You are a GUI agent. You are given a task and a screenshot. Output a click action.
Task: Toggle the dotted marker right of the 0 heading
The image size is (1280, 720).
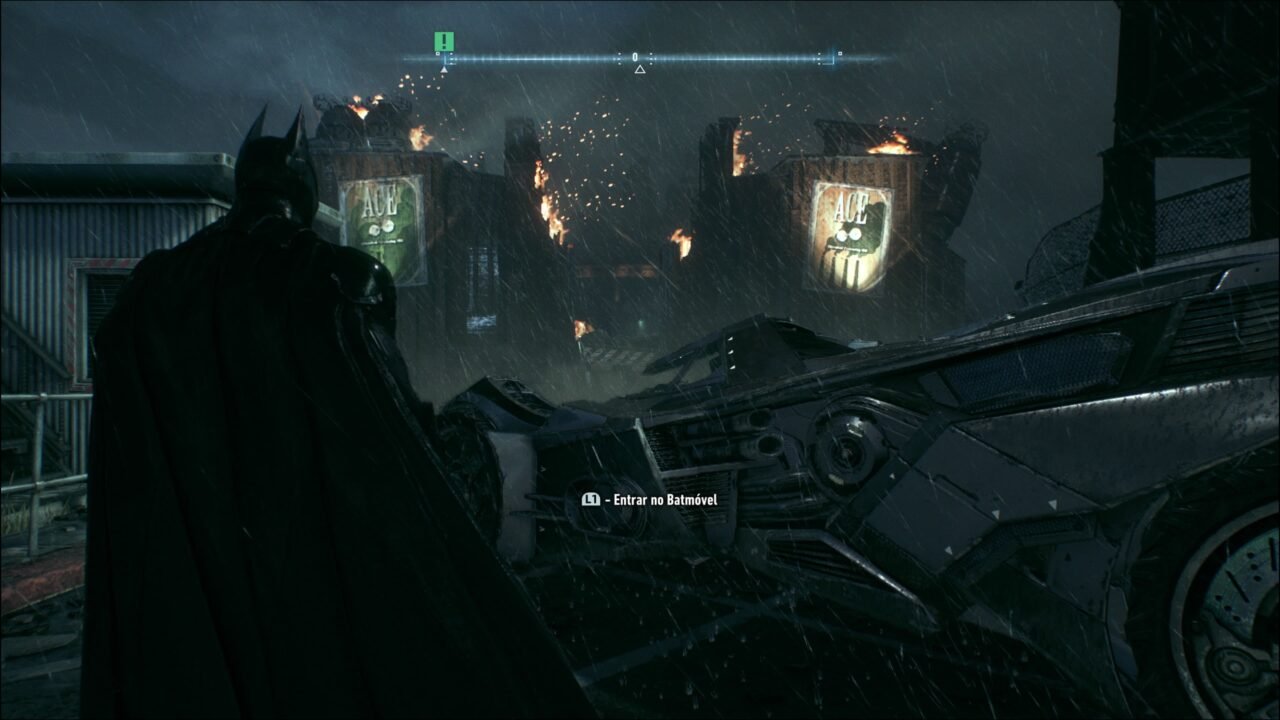point(651,58)
